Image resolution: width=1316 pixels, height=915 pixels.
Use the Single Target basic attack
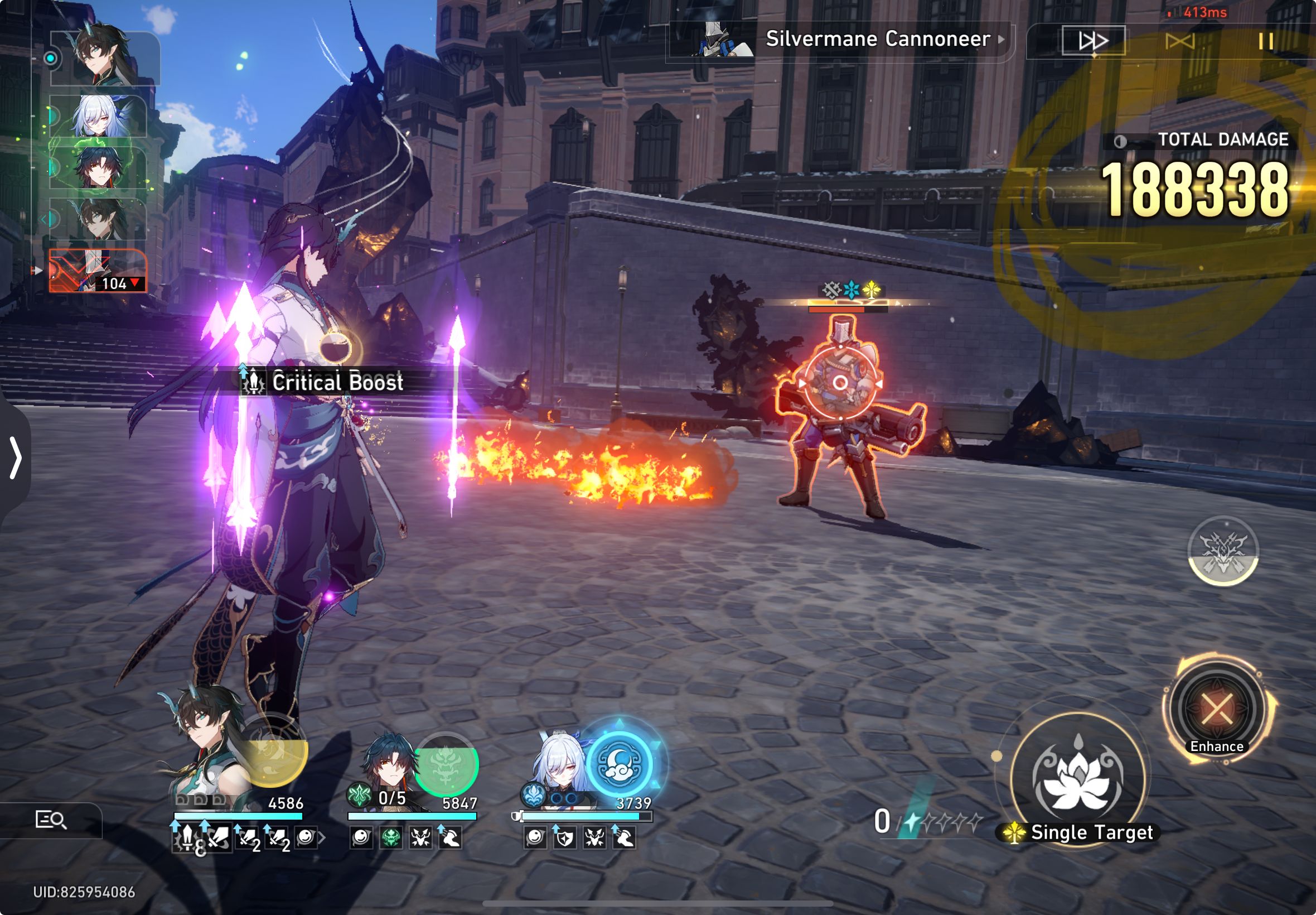pos(1078,778)
